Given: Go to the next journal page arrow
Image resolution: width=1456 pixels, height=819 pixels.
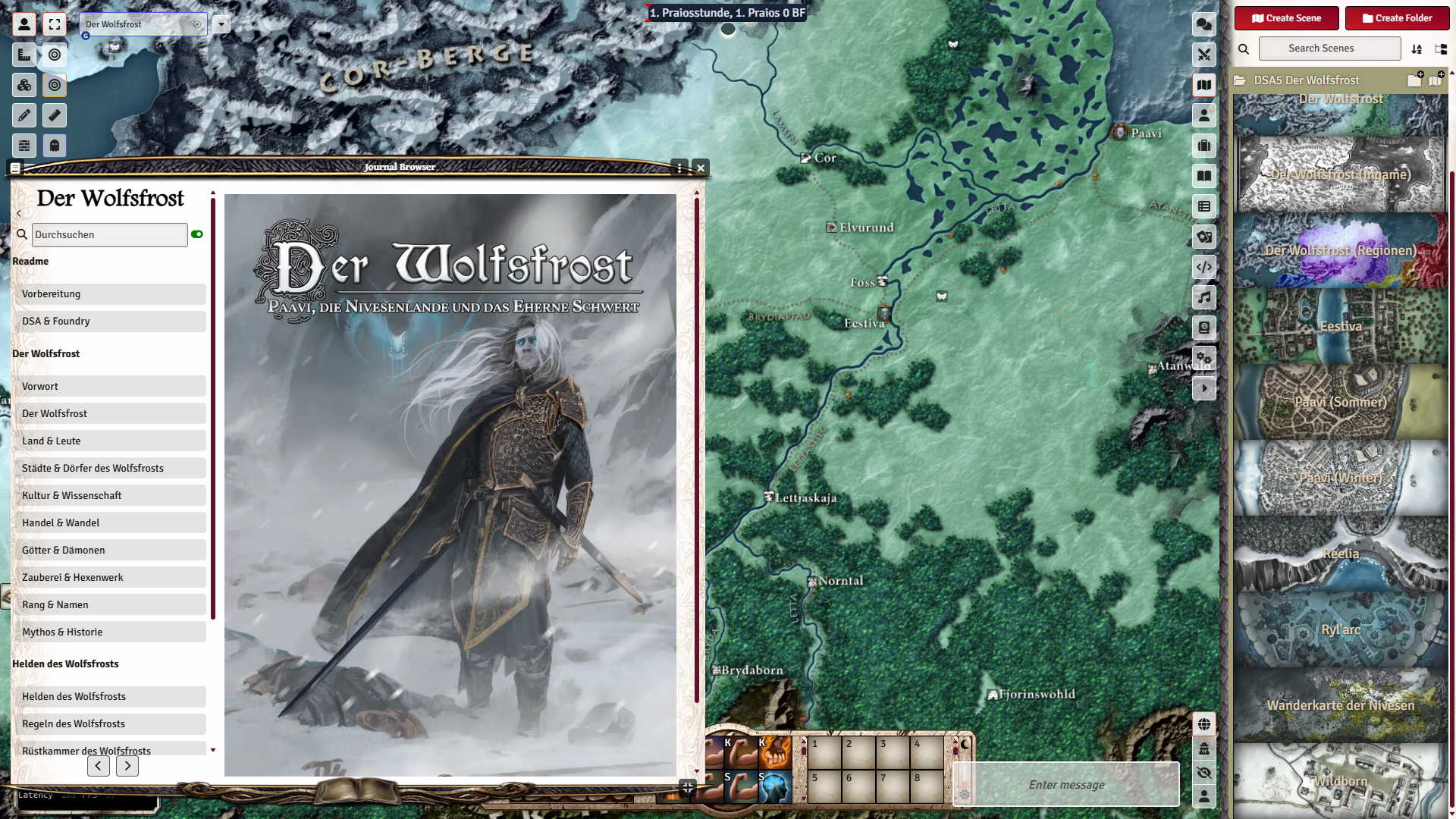Looking at the screenshot, I should 127,766.
